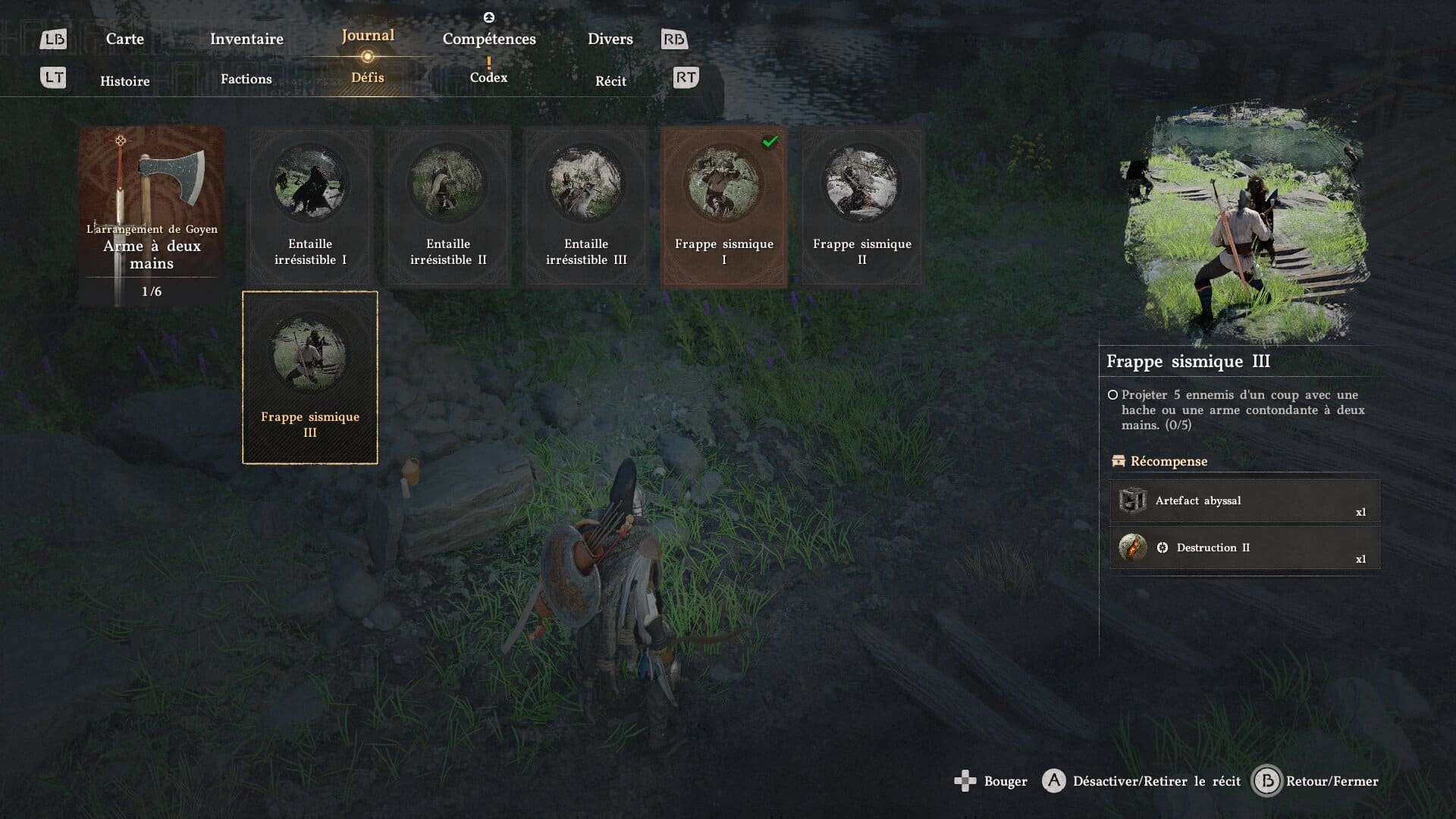Viewport: 1456px width, 819px height.
Task: Select the Journal tab
Action: click(368, 36)
